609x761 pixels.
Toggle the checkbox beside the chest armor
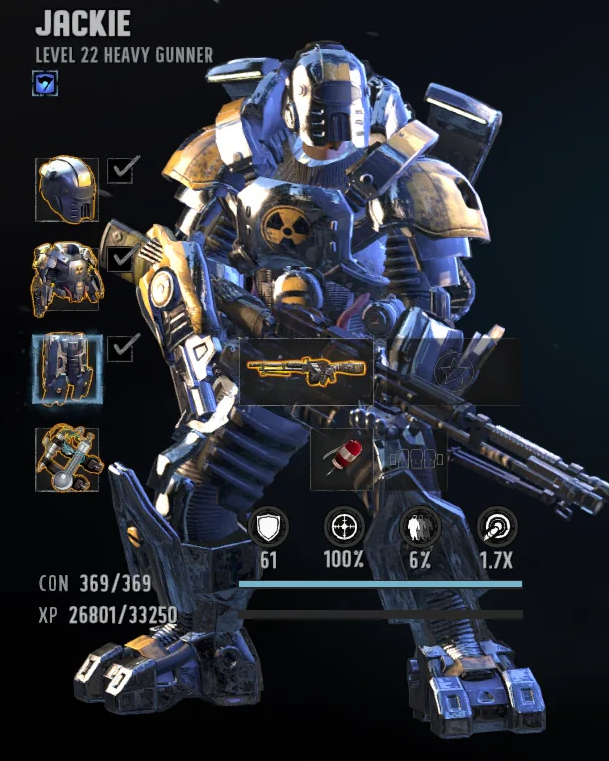121,259
